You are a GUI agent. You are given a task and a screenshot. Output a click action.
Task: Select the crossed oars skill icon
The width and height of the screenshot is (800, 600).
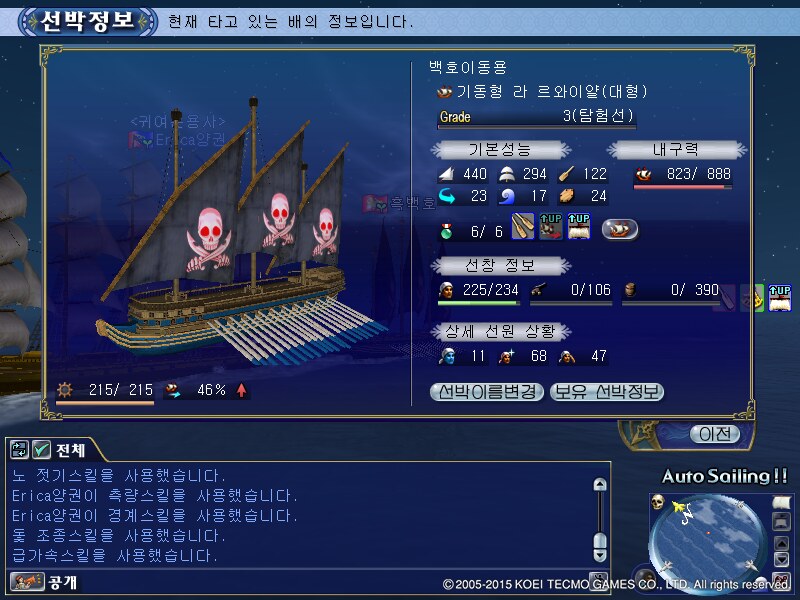[523, 228]
